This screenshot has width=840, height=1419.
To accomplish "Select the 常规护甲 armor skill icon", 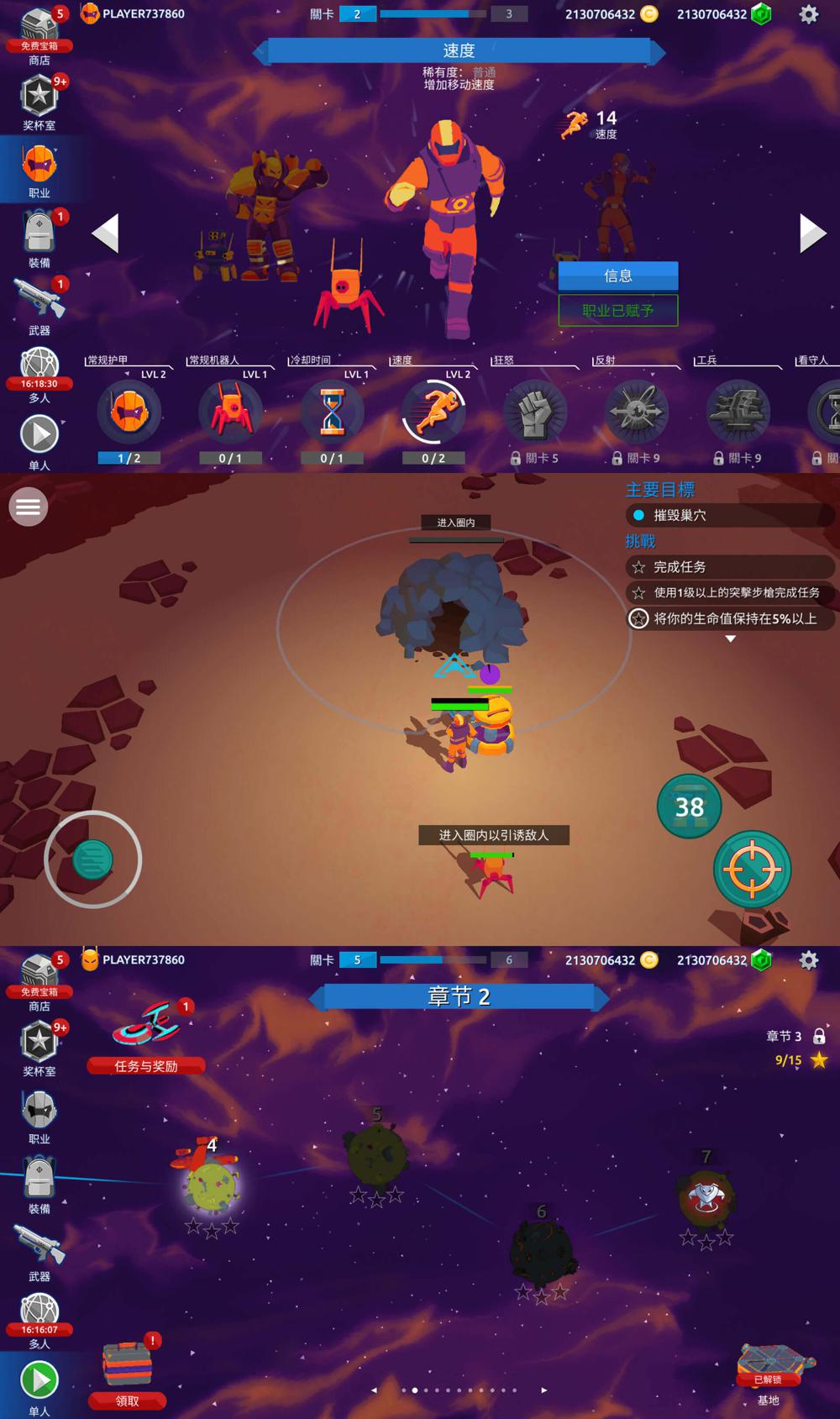I will tap(129, 412).
